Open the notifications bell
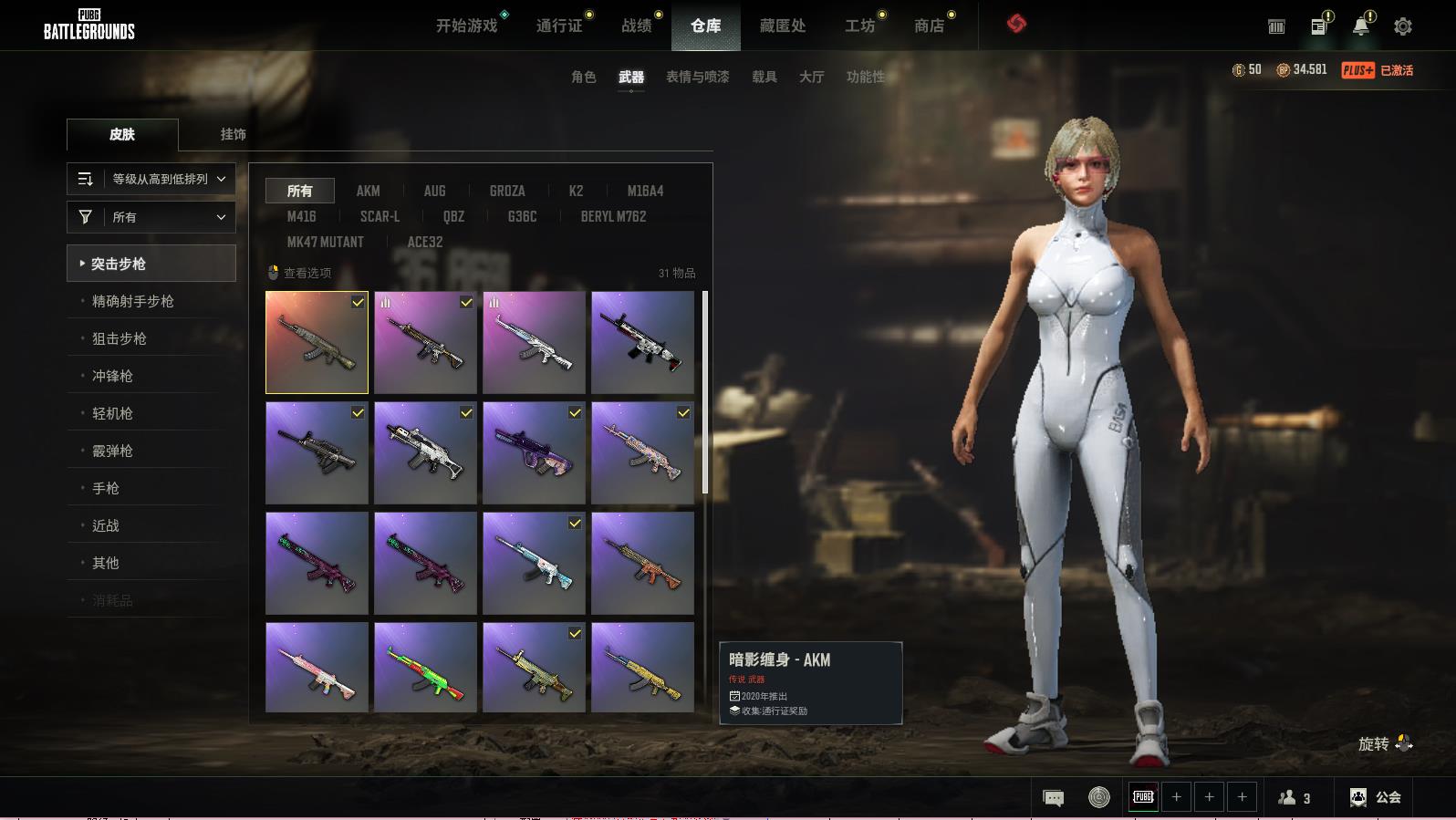This screenshot has width=1456, height=820. [x=1360, y=26]
